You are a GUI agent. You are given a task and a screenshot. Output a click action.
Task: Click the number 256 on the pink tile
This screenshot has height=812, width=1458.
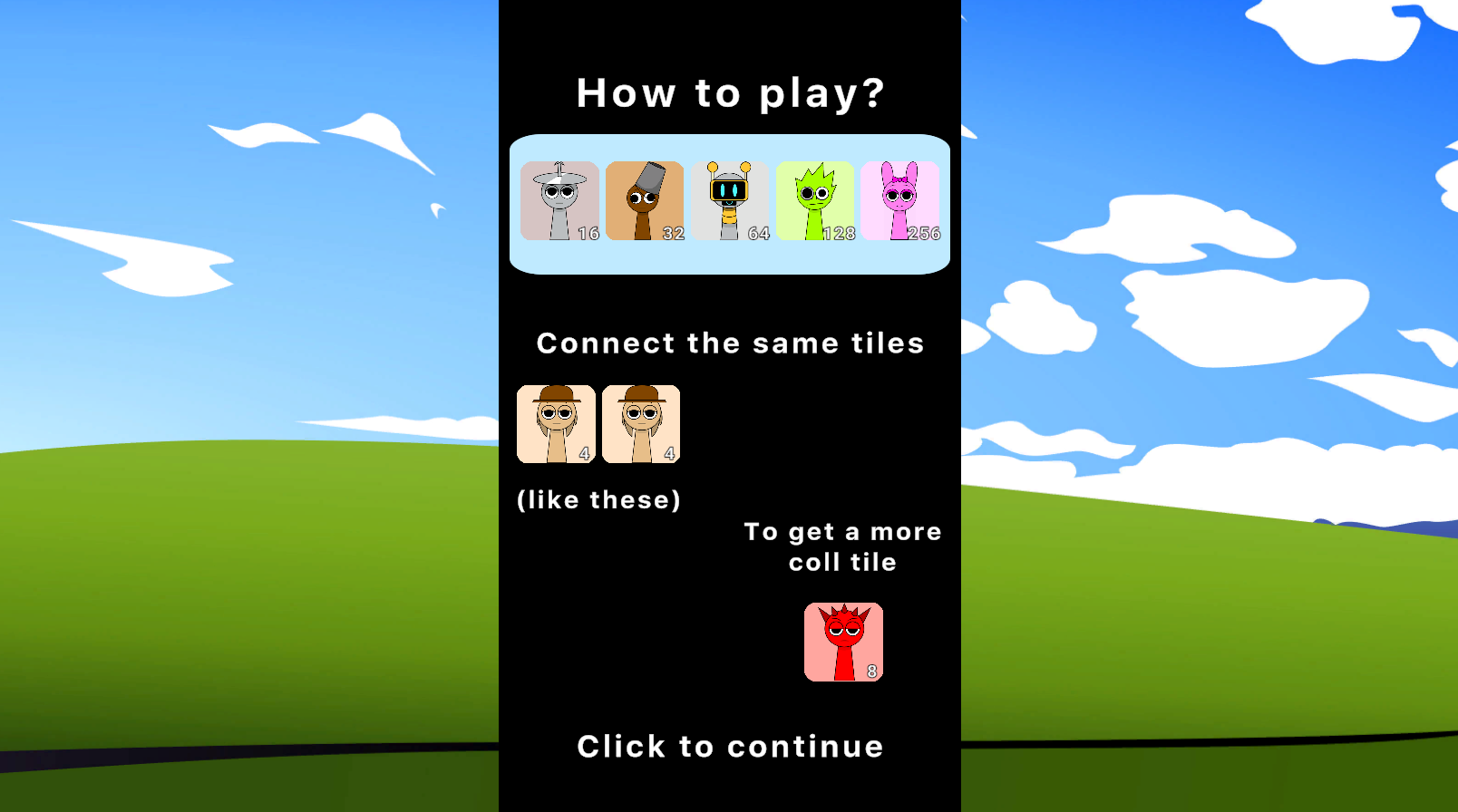pos(925,234)
